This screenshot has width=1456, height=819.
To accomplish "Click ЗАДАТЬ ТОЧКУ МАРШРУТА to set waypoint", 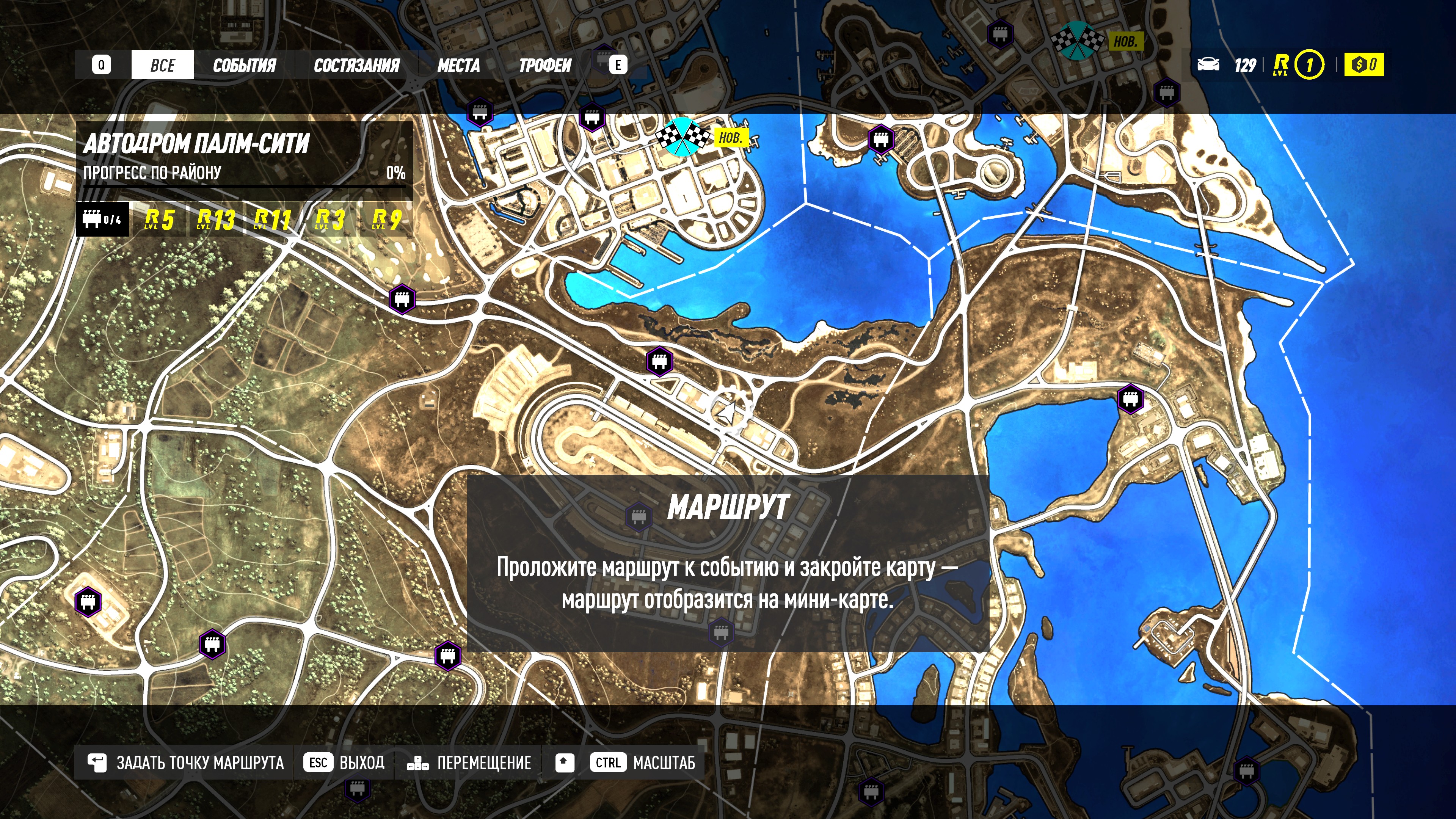I will coord(185,763).
